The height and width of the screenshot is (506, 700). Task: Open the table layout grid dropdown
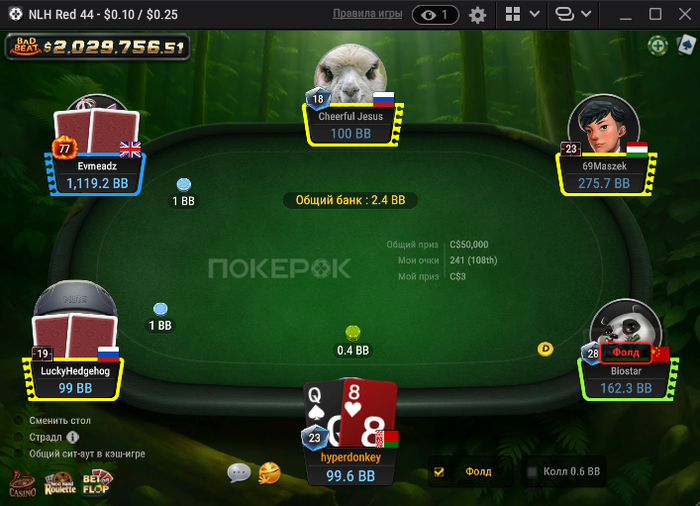[522, 15]
